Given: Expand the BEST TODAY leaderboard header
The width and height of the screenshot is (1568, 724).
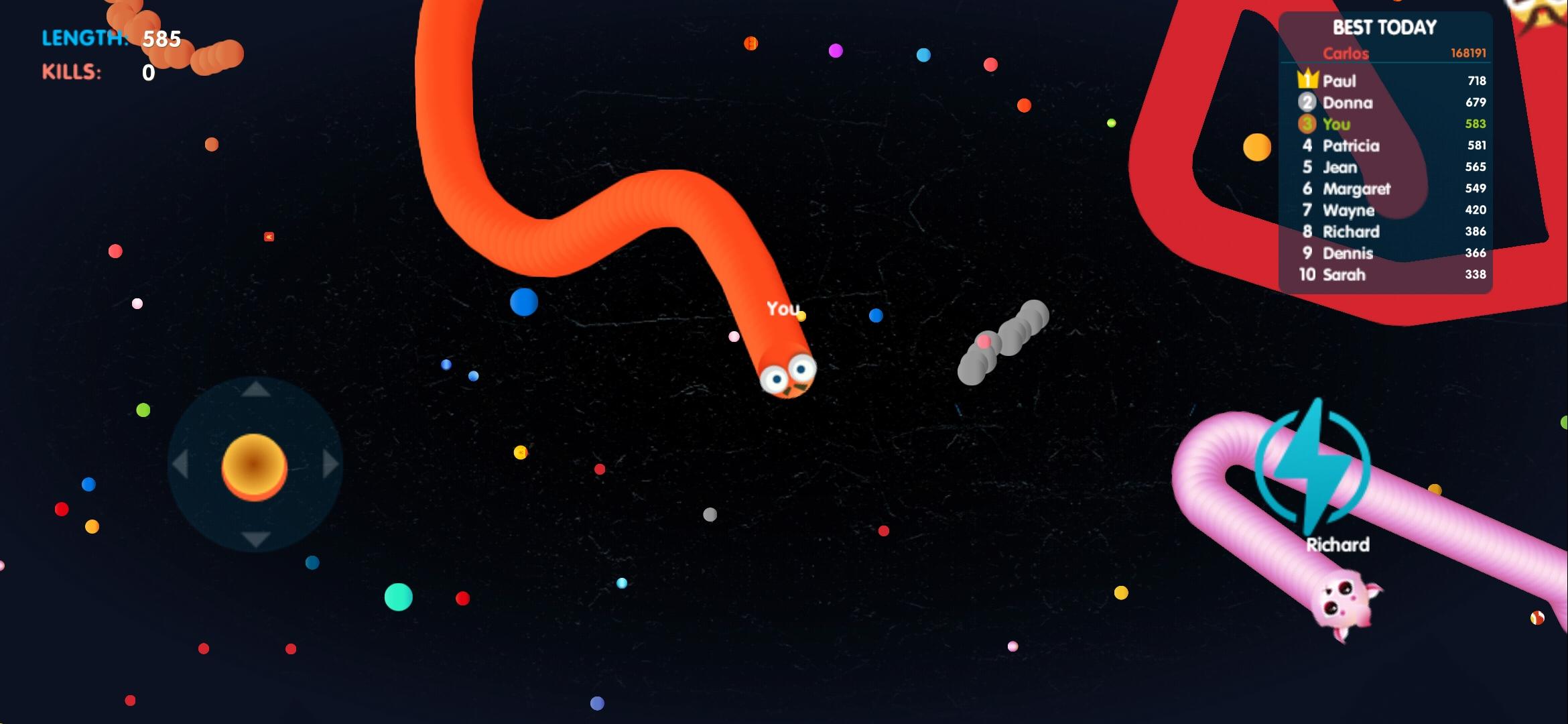Looking at the screenshot, I should click(x=1383, y=27).
